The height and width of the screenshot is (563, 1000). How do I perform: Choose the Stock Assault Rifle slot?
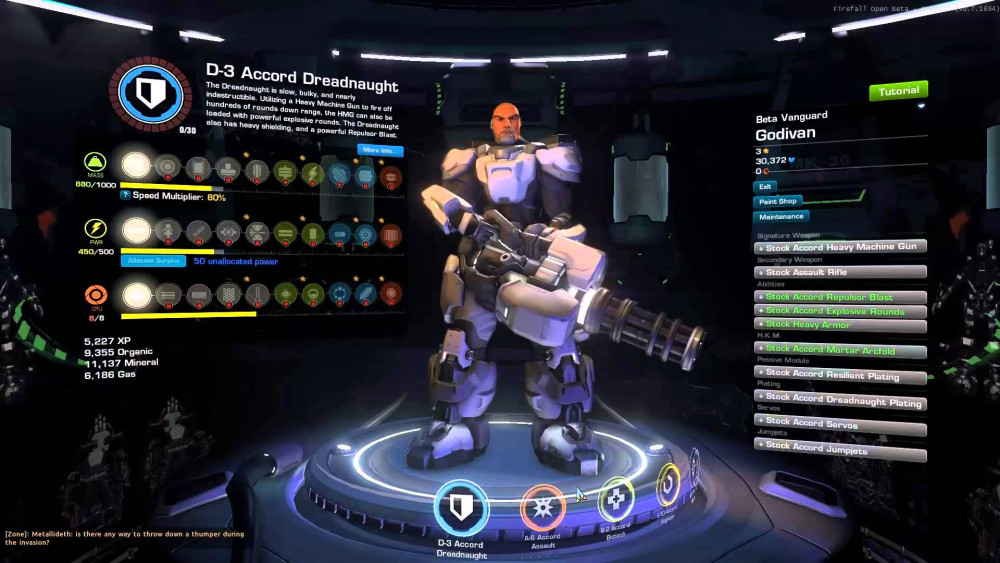[840, 272]
